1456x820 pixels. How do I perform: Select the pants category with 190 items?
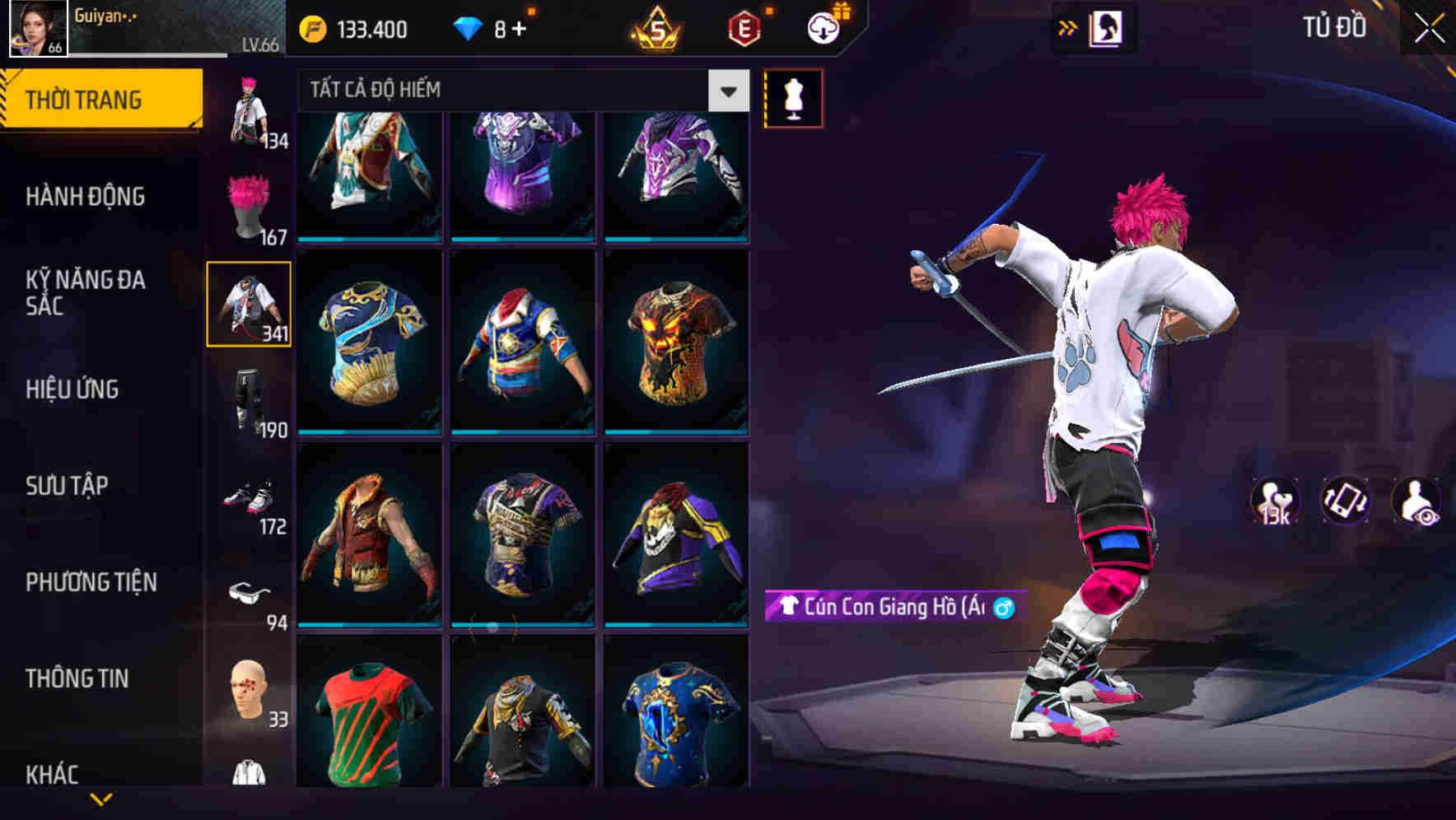(x=246, y=395)
